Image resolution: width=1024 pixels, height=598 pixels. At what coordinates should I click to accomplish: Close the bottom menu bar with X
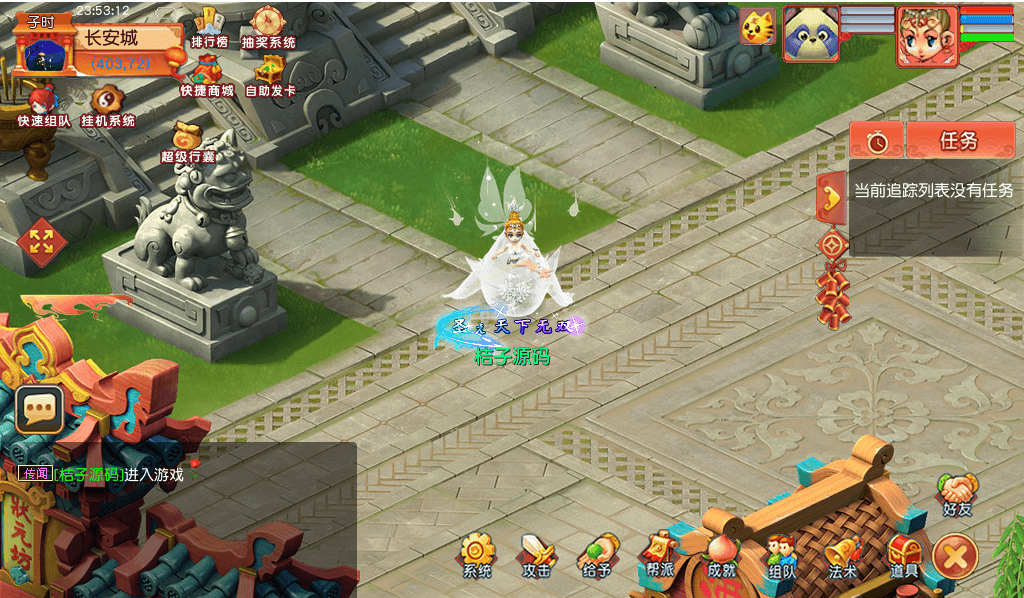pyautogui.click(x=955, y=556)
